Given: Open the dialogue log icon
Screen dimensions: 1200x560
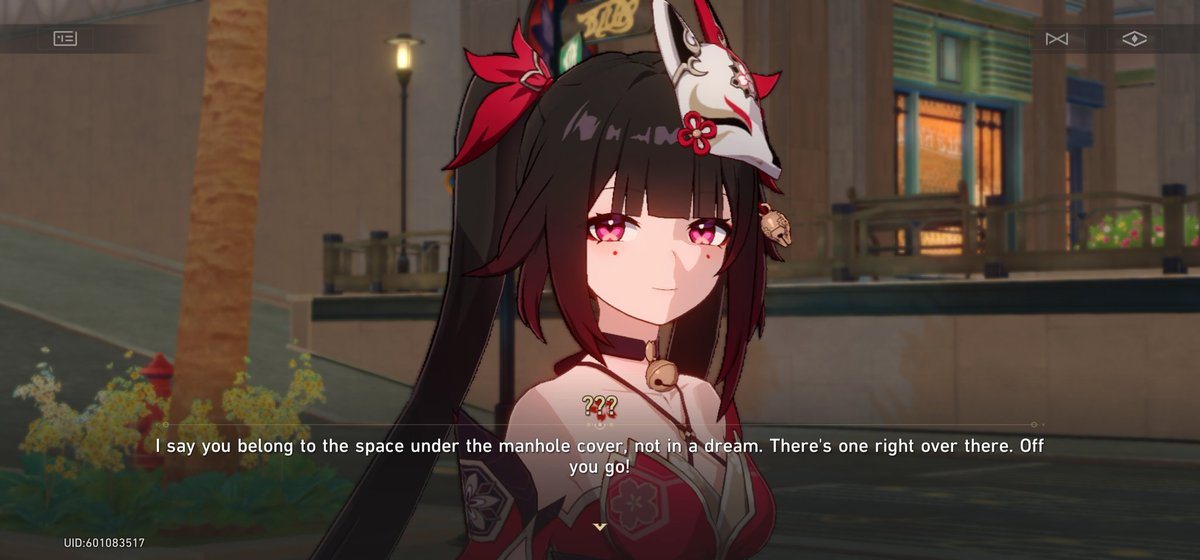Looking at the screenshot, I should pyautogui.click(x=65, y=39).
